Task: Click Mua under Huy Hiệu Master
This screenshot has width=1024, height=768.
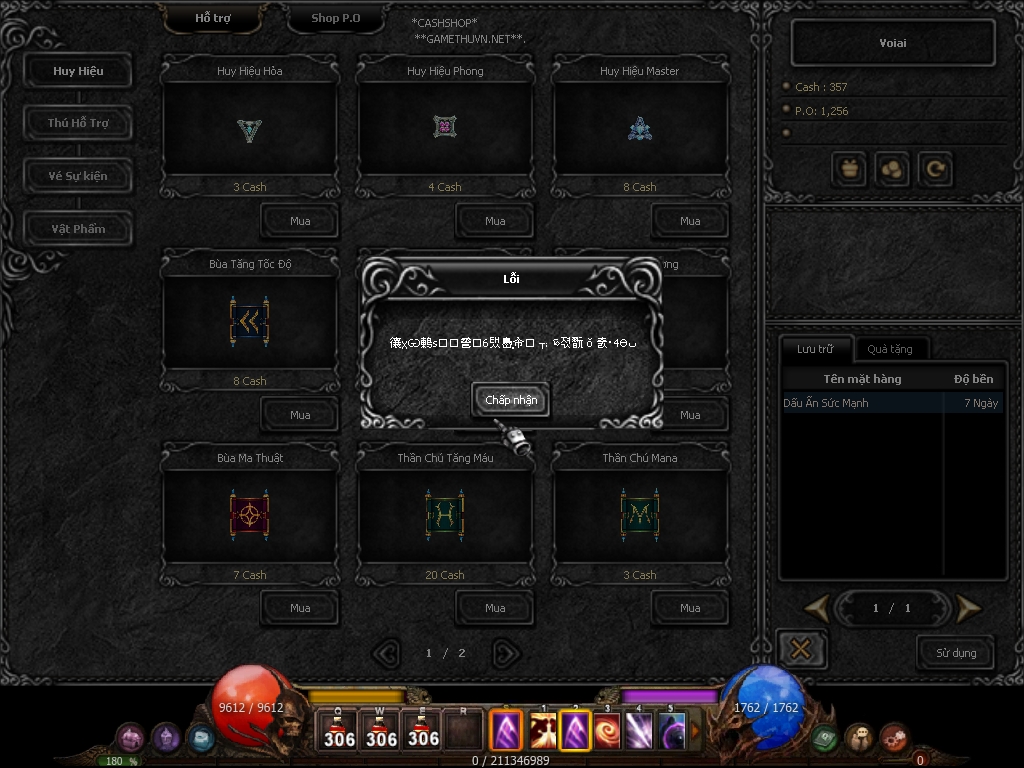Action: (690, 221)
